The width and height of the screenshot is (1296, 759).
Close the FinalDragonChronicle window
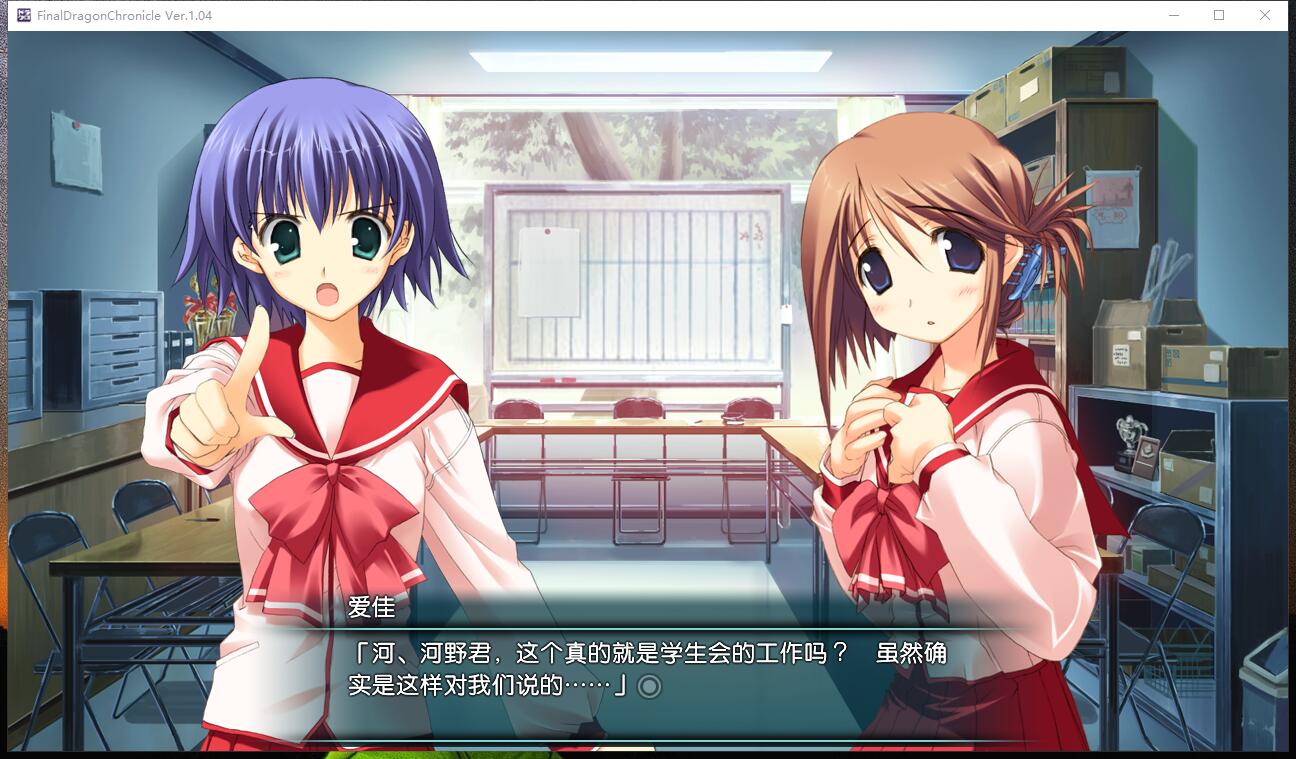1264,15
